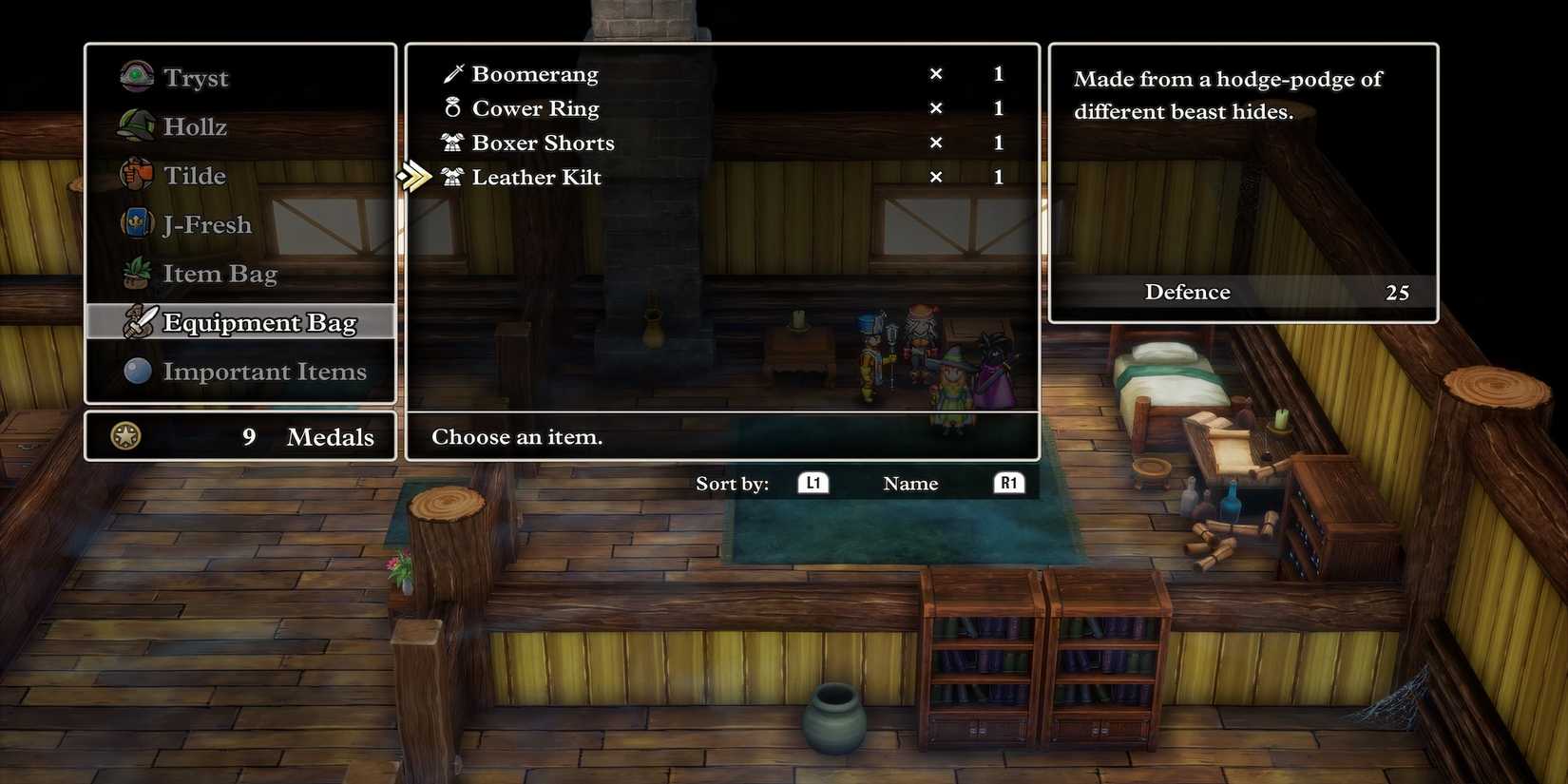Image resolution: width=1568 pixels, height=784 pixels.
Task: Open the Item Bag plant icon
Action: point(136,273)
